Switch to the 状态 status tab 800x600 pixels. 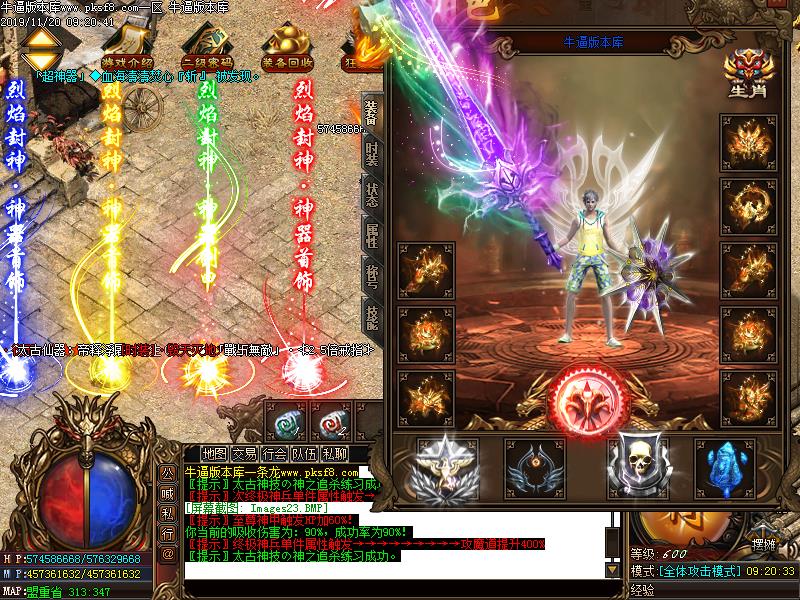coord(371,194)
